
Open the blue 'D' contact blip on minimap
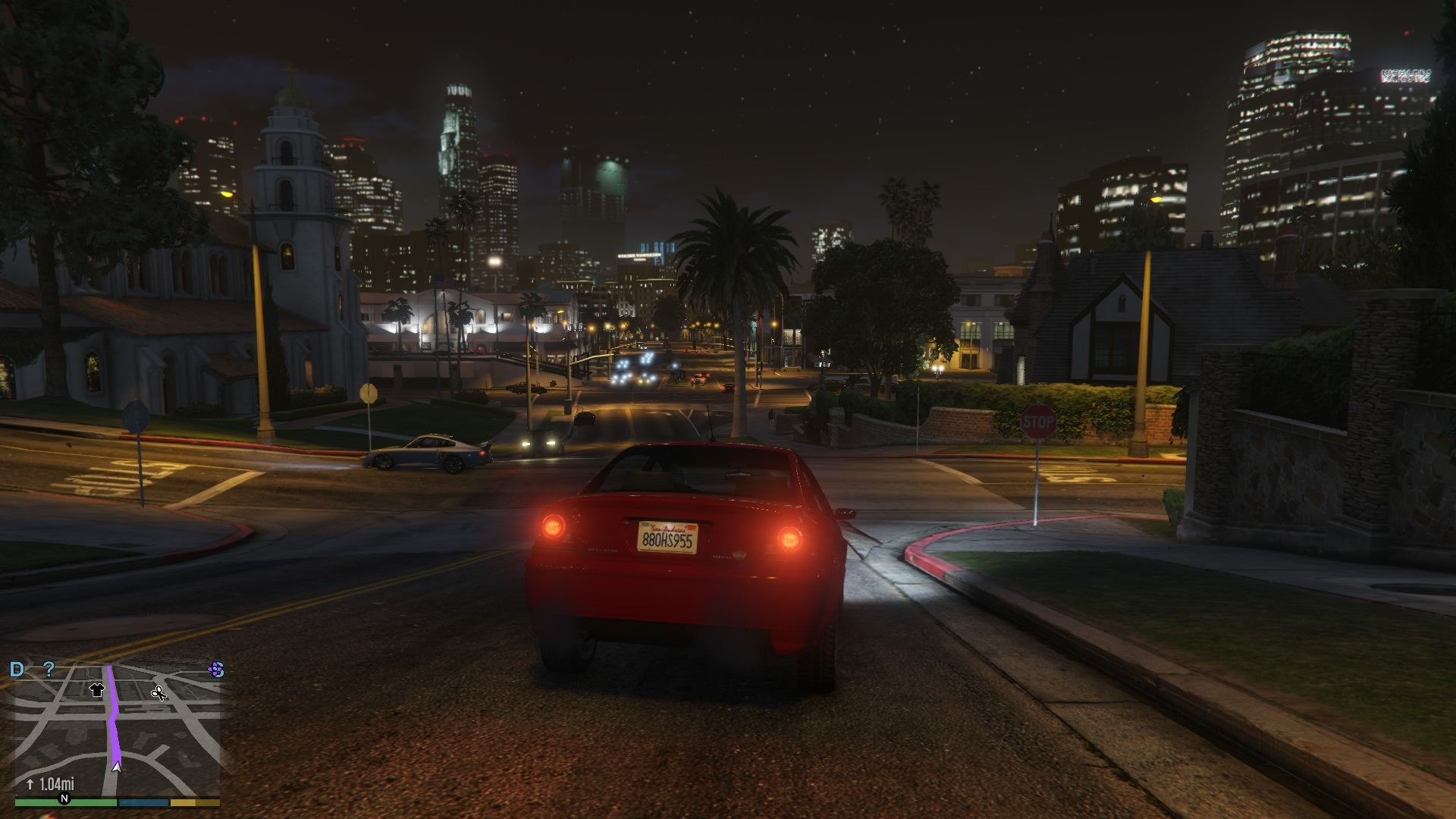[17, 669]
